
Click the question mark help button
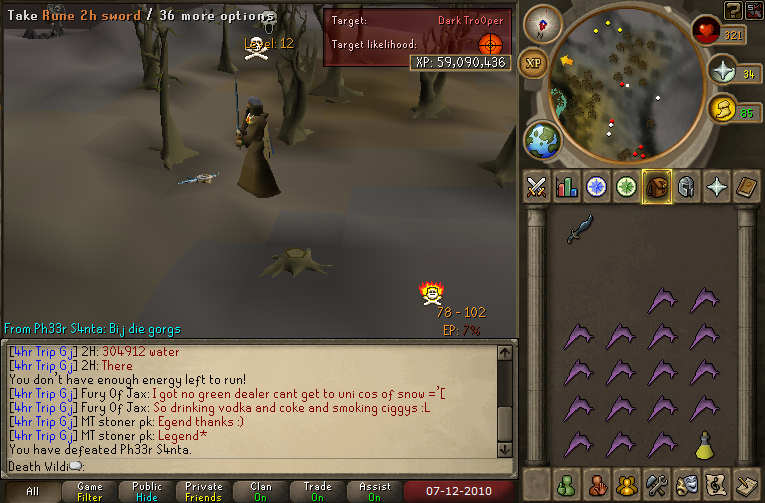click(x=734, y=10)
